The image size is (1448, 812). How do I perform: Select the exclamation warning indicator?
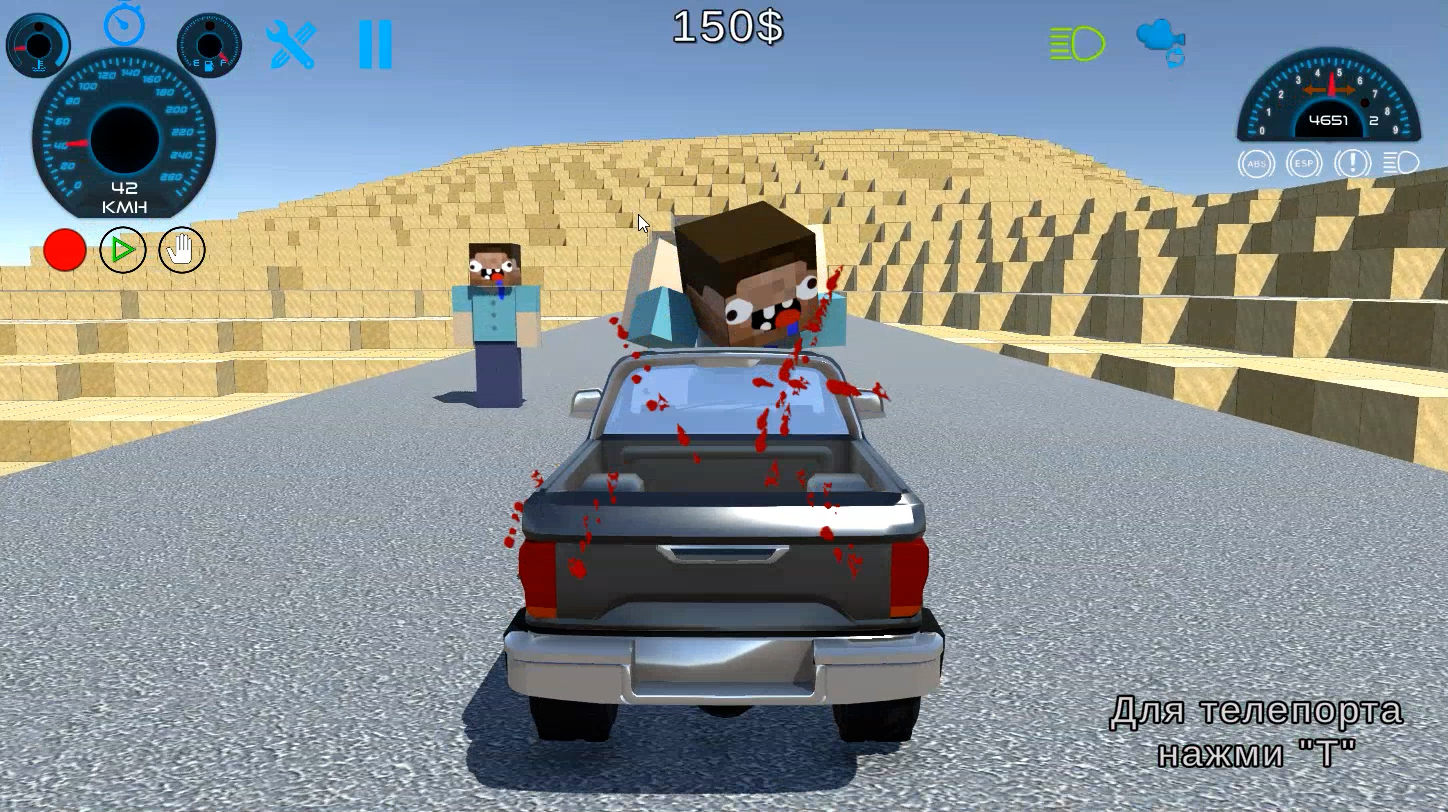1352,163
